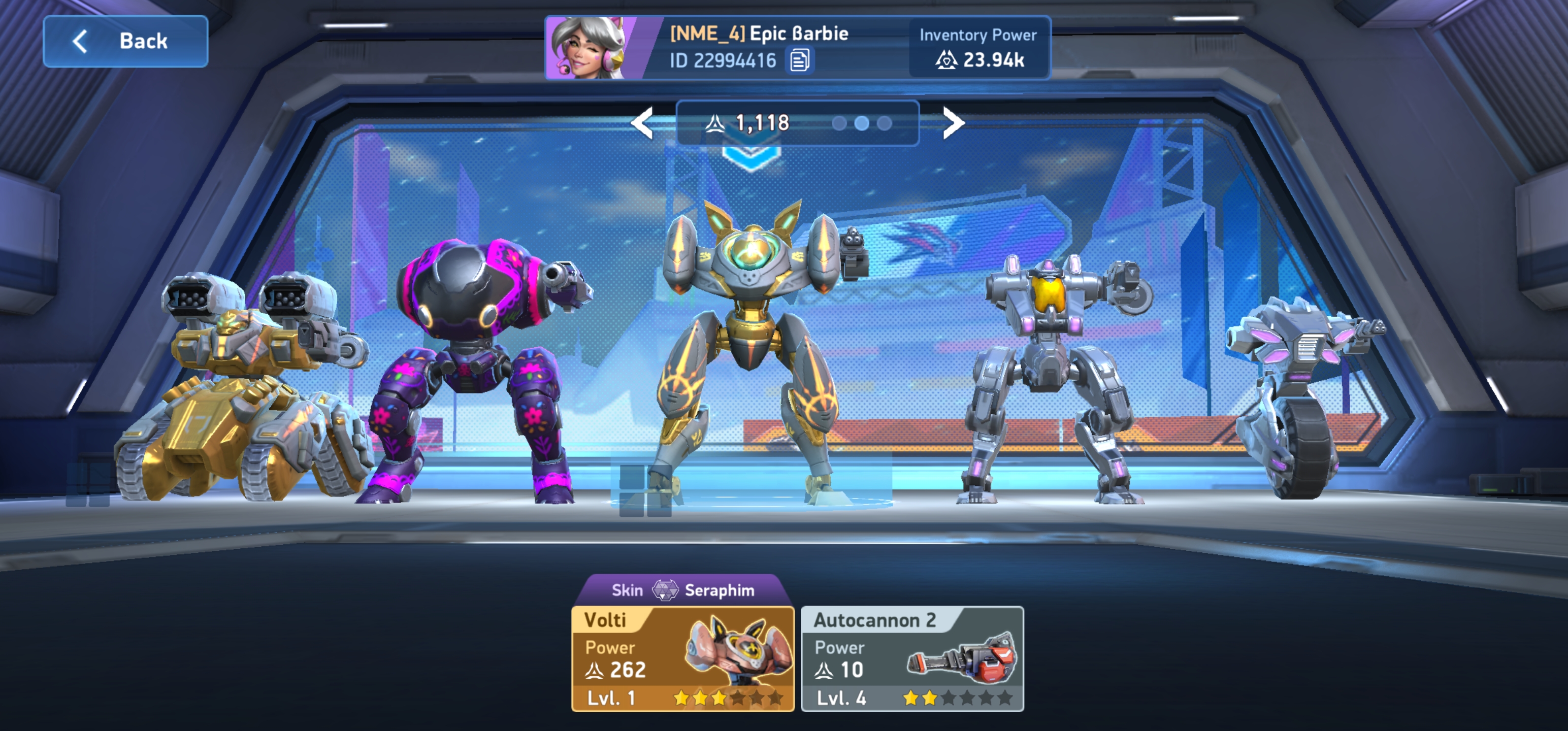
Task: Show the previous hangar squad
Action: 642,123
